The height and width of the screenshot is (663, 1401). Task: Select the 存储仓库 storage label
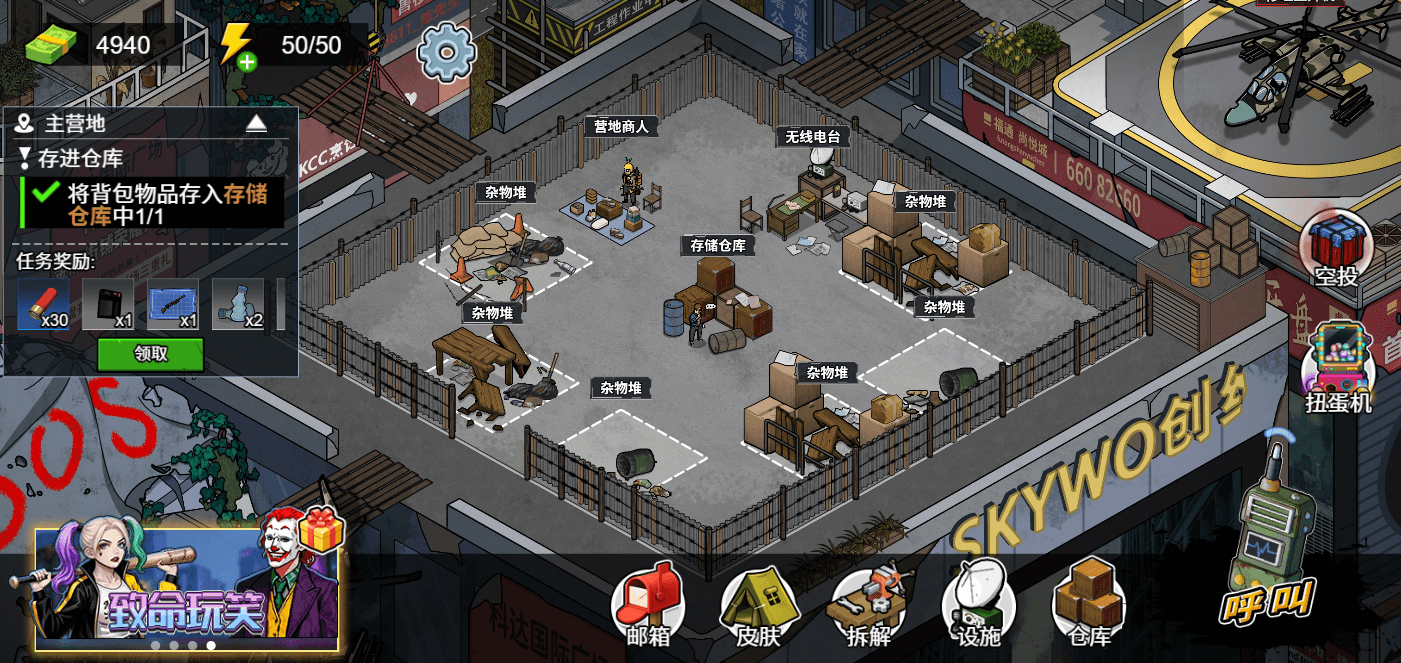tap(718, 245)
